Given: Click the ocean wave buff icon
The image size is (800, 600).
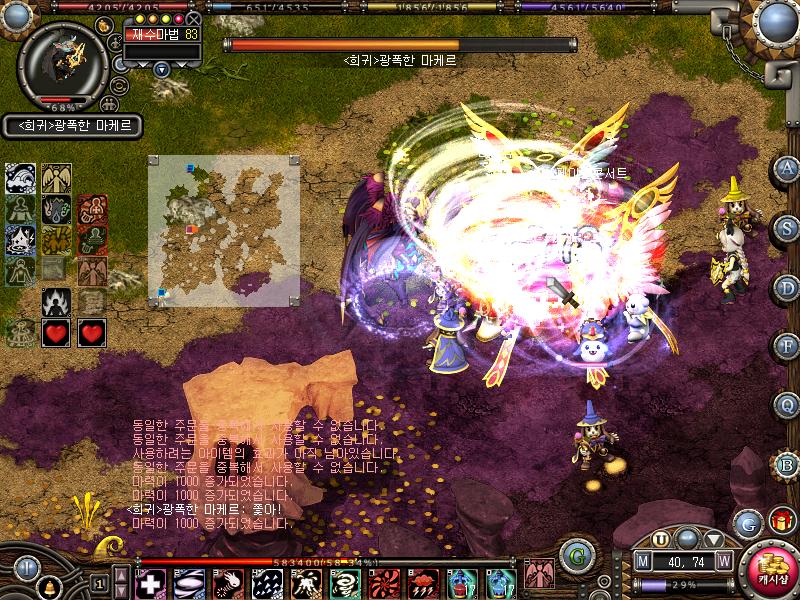Looking at the screenshot, I should (21, 179).
